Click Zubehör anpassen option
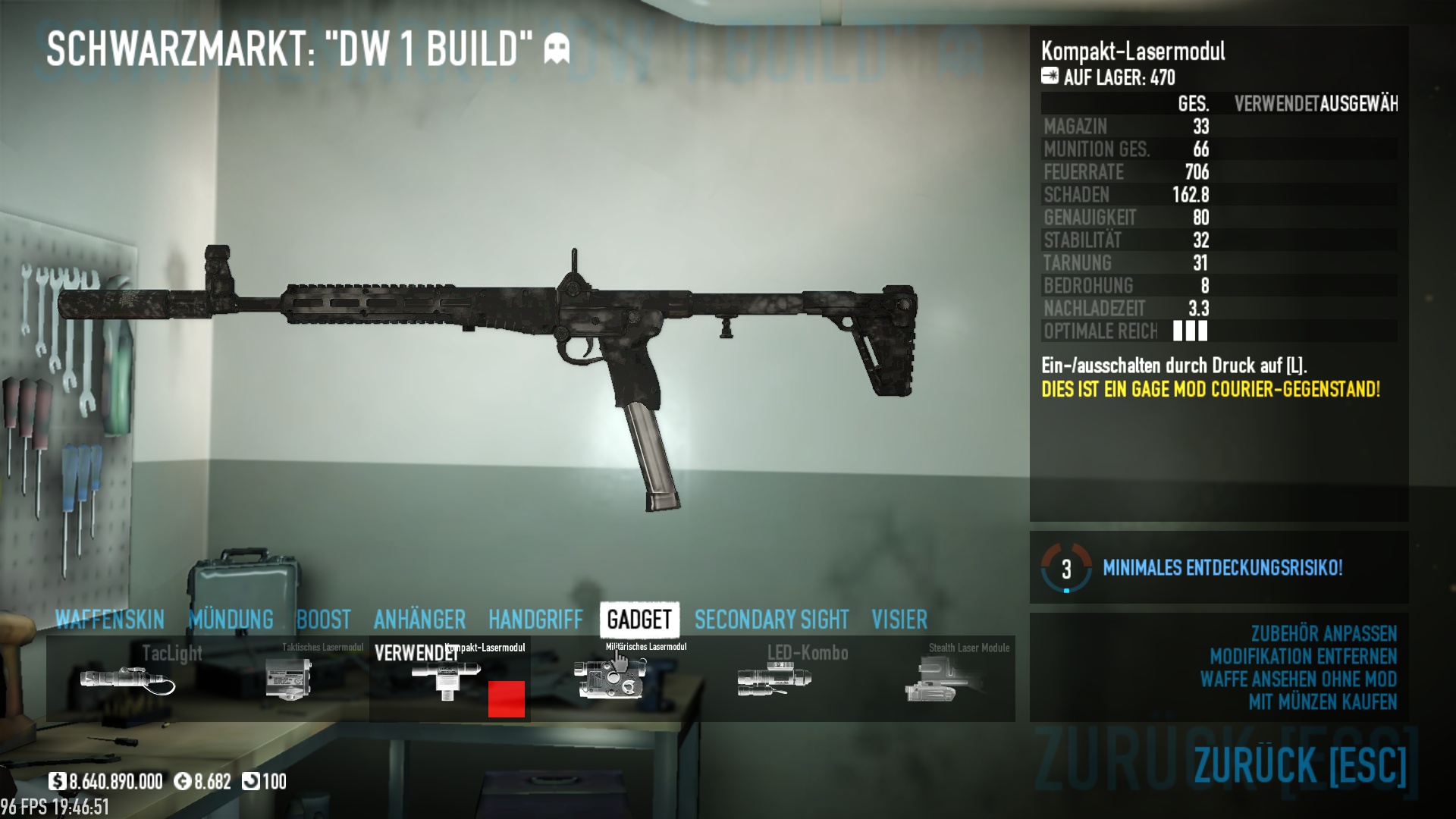The image size is (1456, 819). pyautogui.click(x=1323, y=634)
